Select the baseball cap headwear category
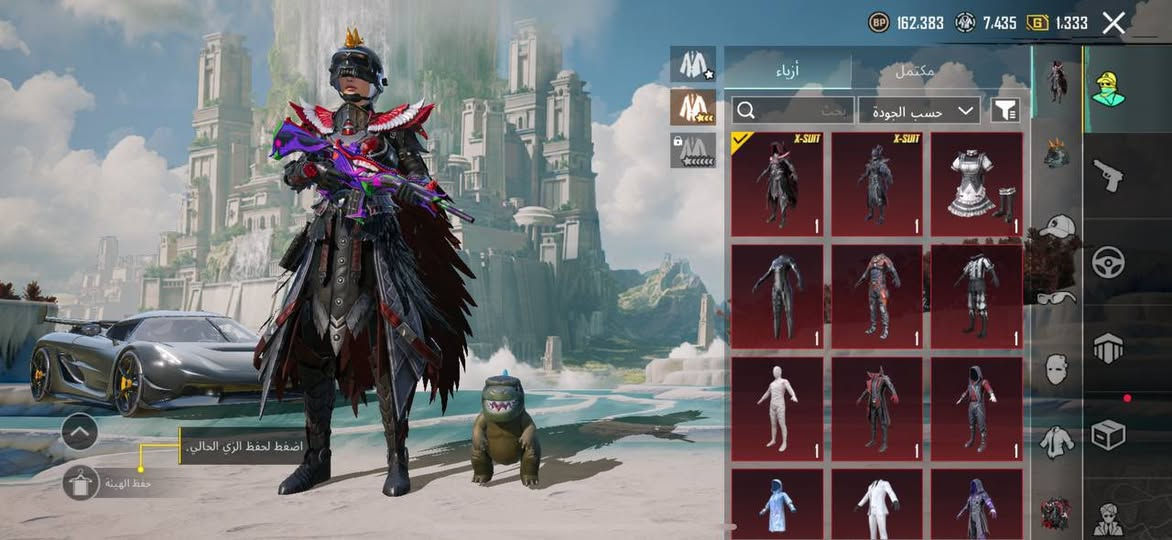The height and width of the screenshot is (540, 1172). (1056, 227)
